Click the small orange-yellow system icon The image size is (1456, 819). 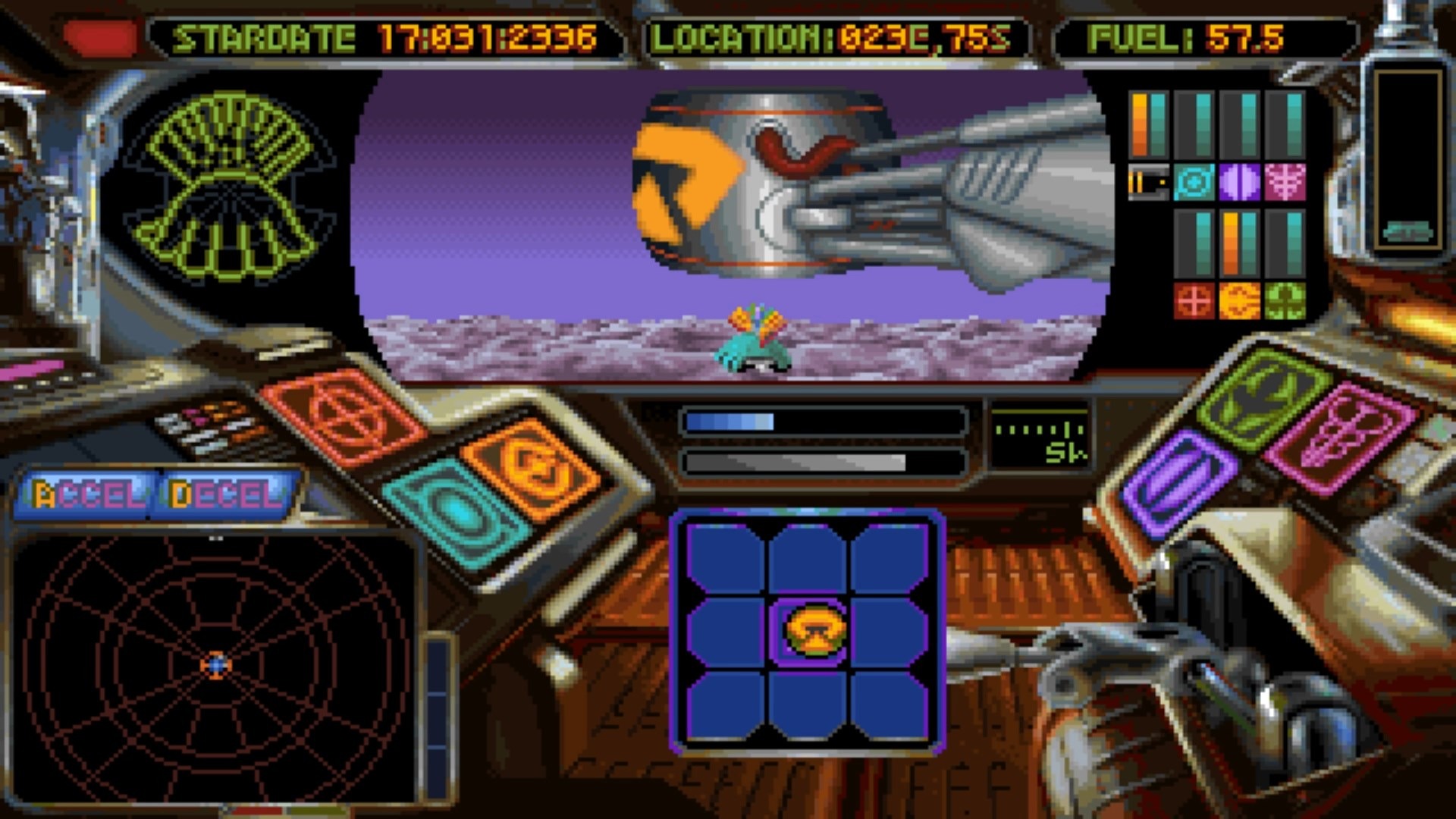[x=1239, y=302]
